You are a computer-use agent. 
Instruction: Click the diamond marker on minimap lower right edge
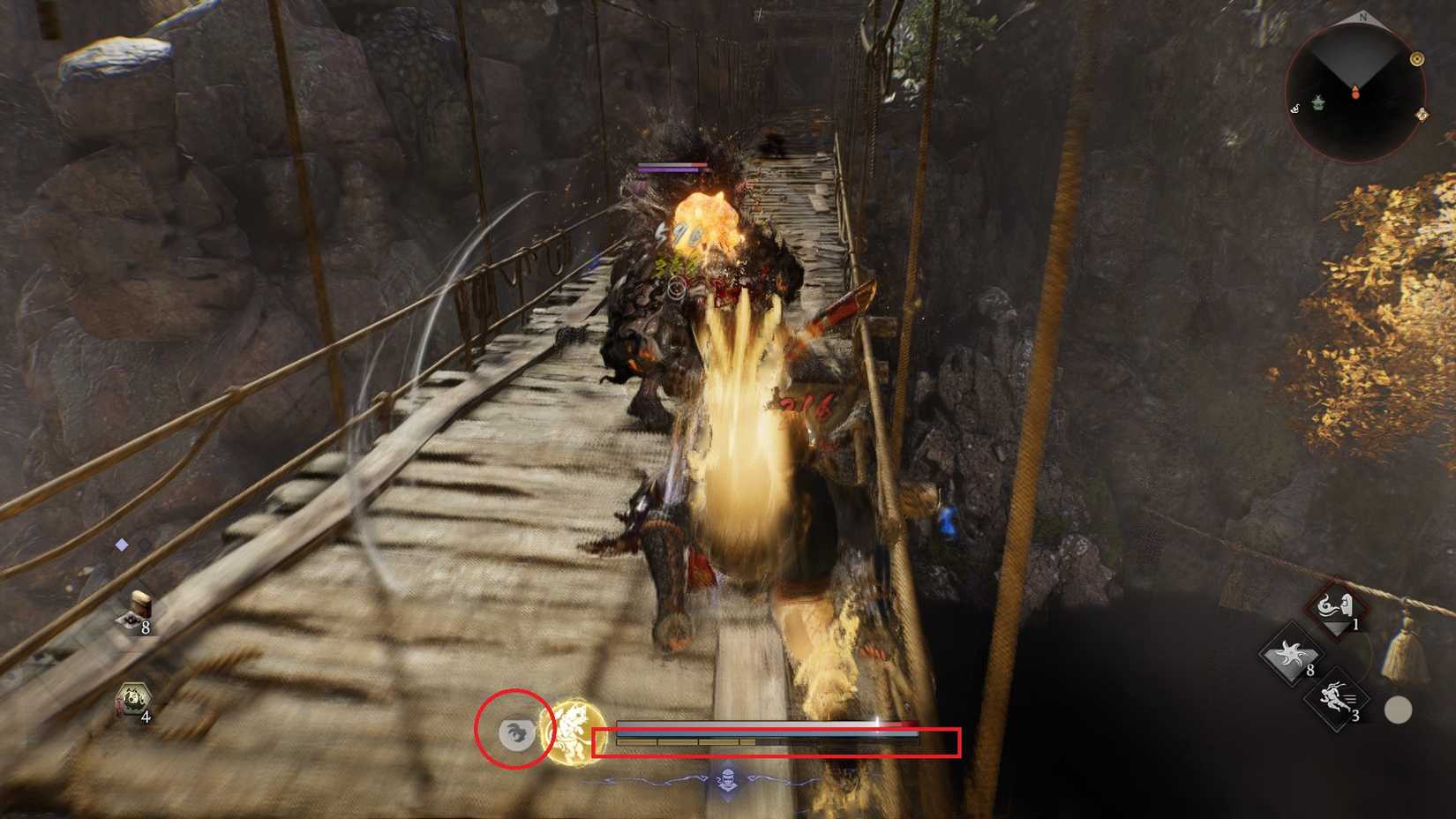[x=1423, y=116]
